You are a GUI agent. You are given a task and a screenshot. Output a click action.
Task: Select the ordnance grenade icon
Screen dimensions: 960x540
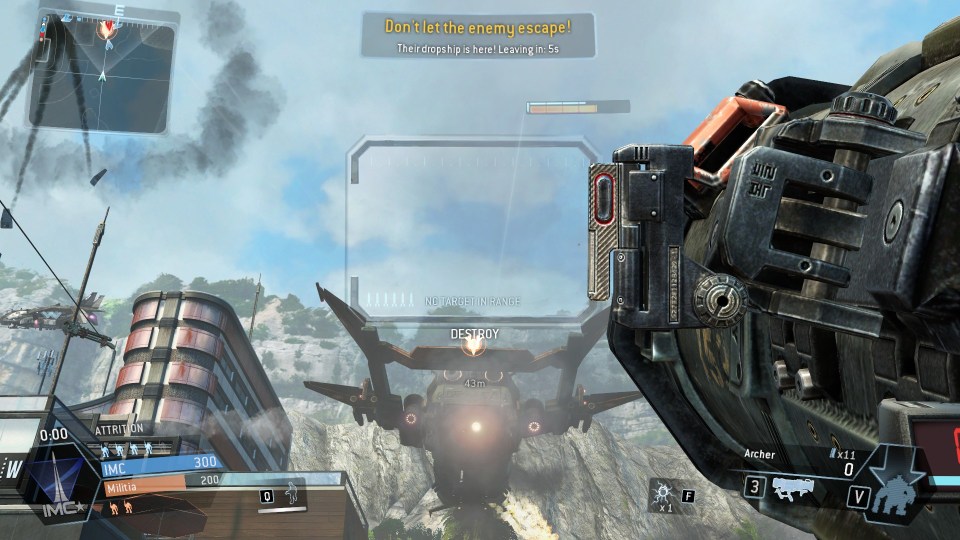coord(661,494)
